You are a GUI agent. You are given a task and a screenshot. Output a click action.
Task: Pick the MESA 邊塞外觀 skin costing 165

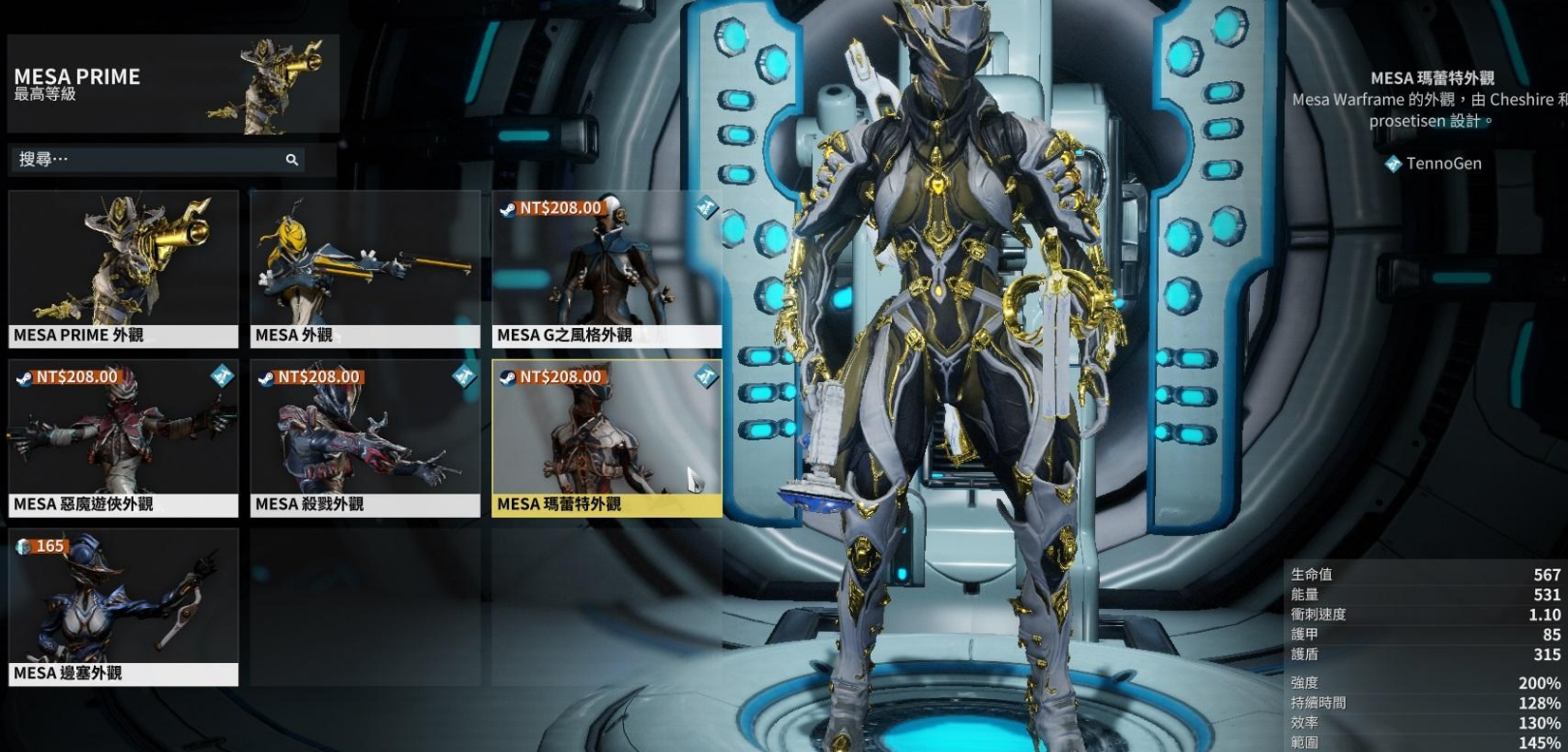click(123, 607)
